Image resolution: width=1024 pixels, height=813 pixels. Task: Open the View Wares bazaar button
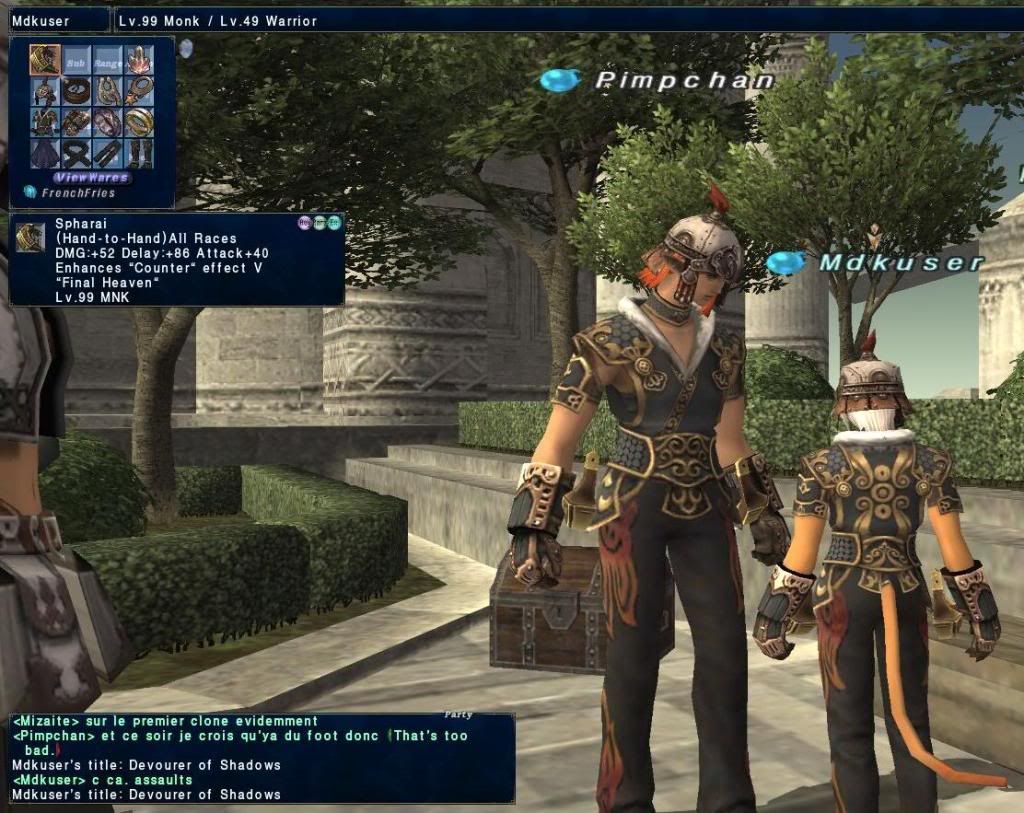coord(91,177)
